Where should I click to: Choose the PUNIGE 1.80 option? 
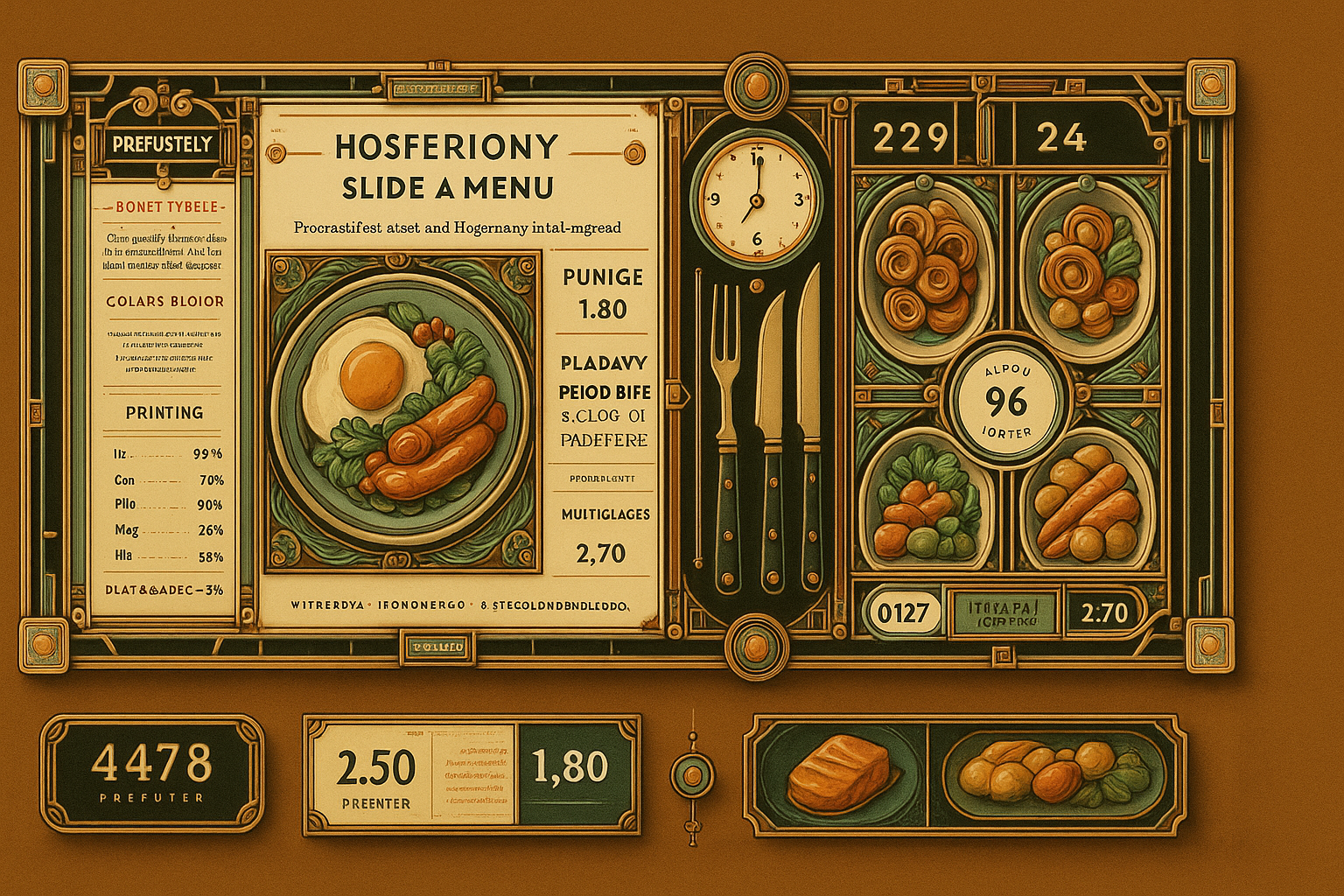603,294
